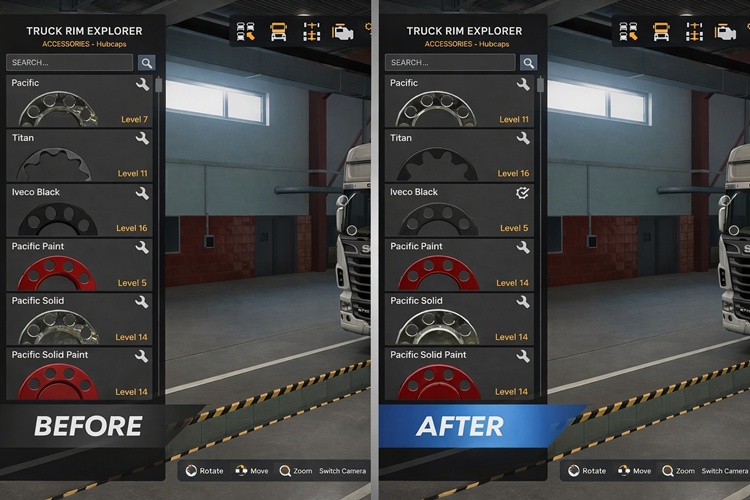Select Pacific Paint red hubcap at Level 5
The width and height of the screenshot is (750, 500).
[80, 264]
